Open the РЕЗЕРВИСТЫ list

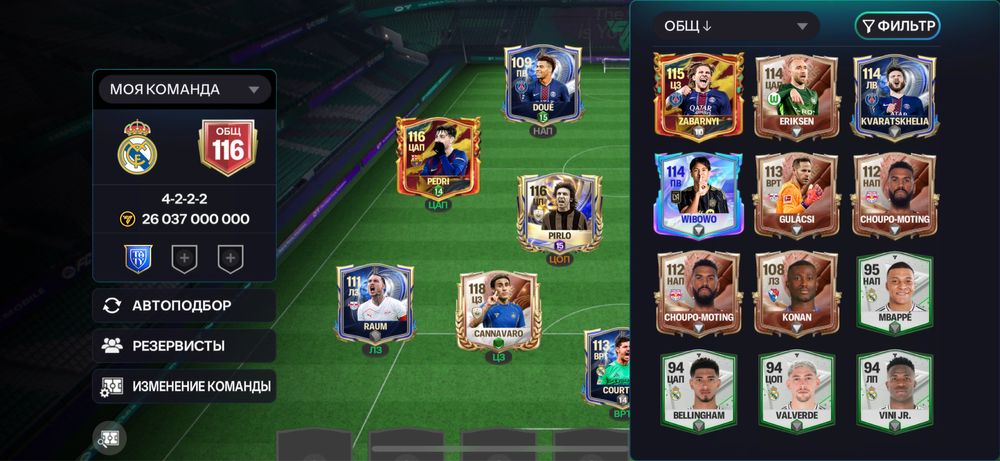pyautogui.click(x=185, y=346)
